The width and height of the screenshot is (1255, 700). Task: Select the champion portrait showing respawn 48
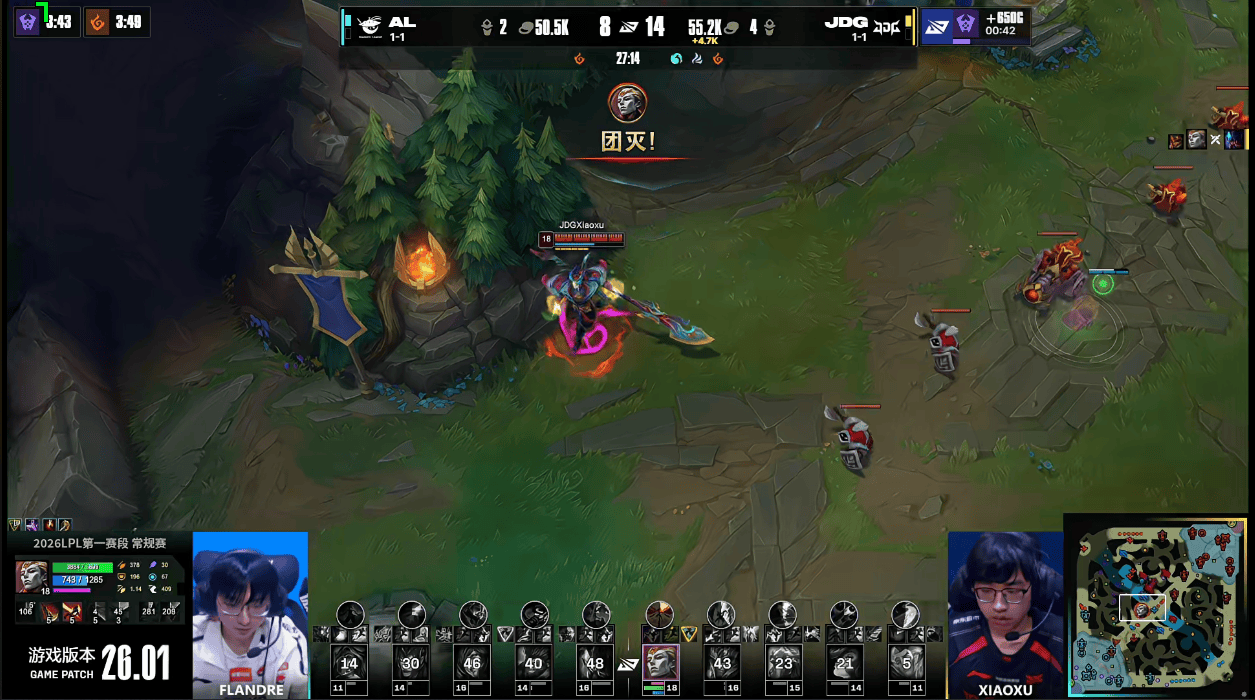596,663
